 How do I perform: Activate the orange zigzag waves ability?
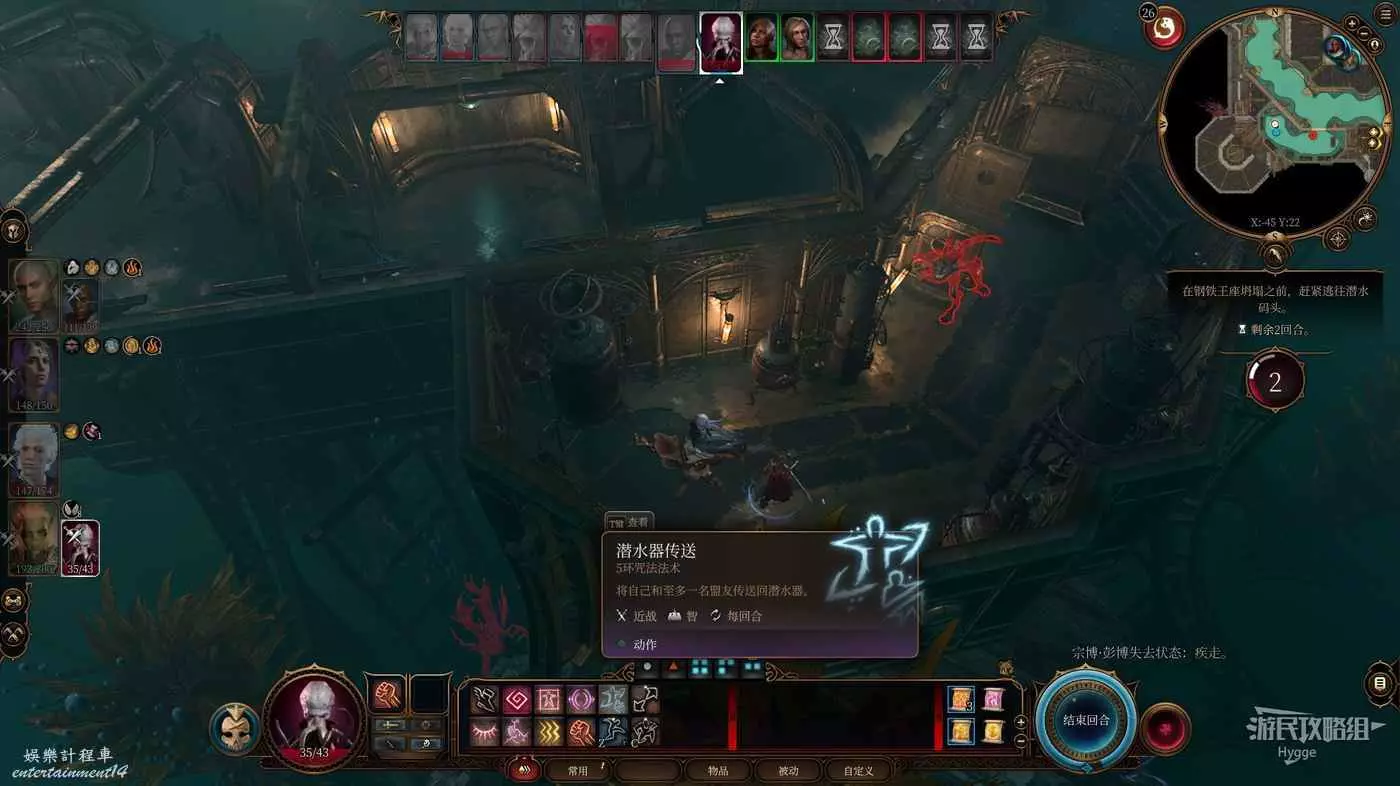pyautogui.click(x=550, y=732)
